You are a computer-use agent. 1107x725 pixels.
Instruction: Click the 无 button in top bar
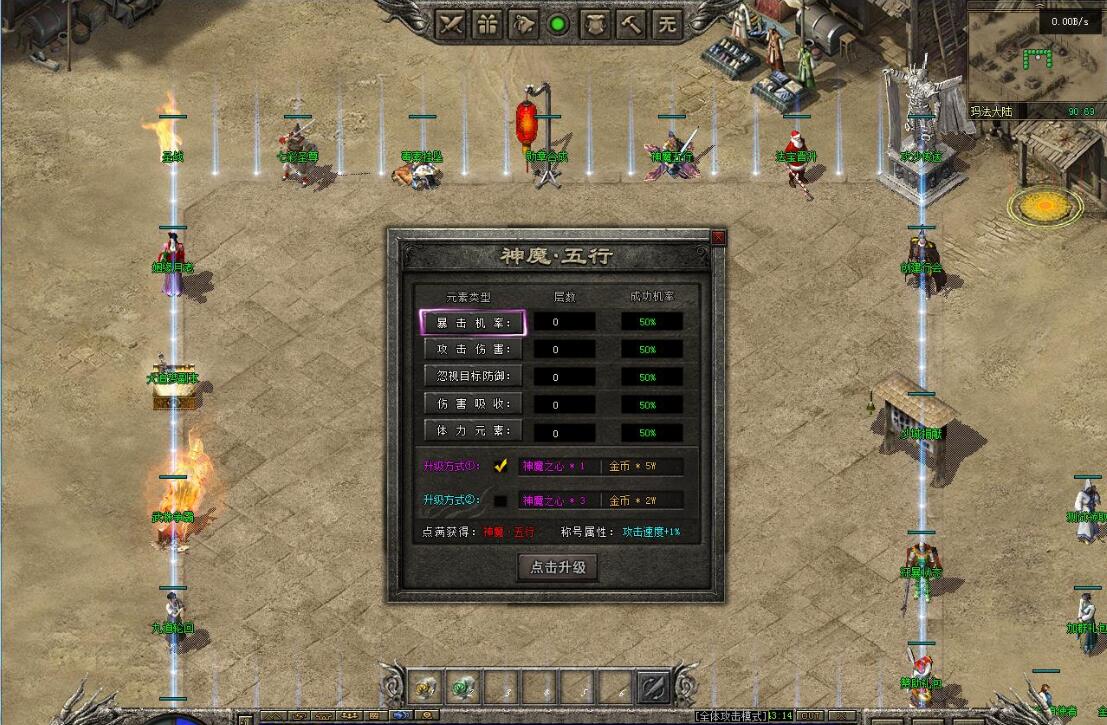tap(665, 23)
